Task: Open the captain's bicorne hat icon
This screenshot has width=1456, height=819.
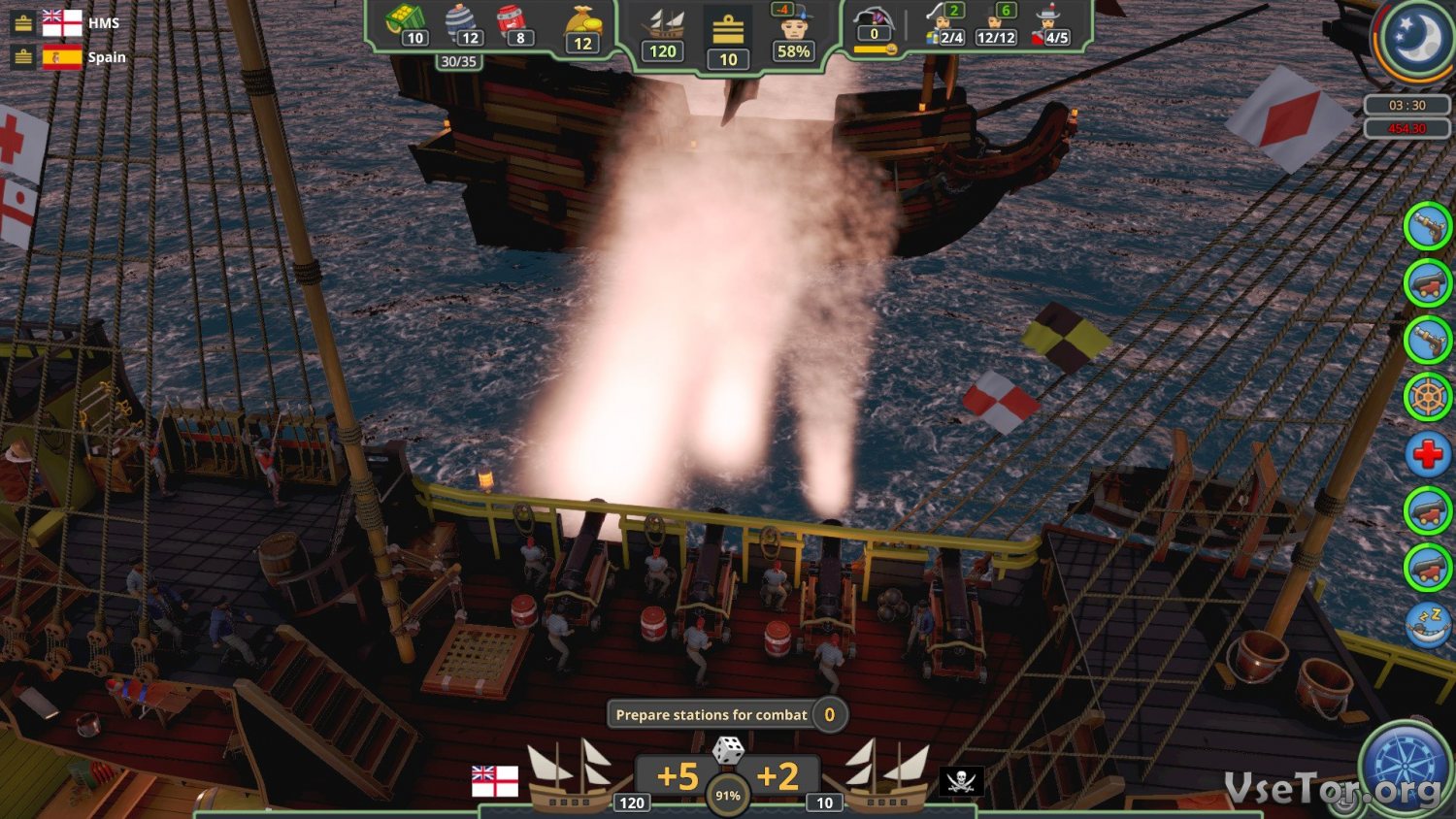Action: (x=874, y=19)
